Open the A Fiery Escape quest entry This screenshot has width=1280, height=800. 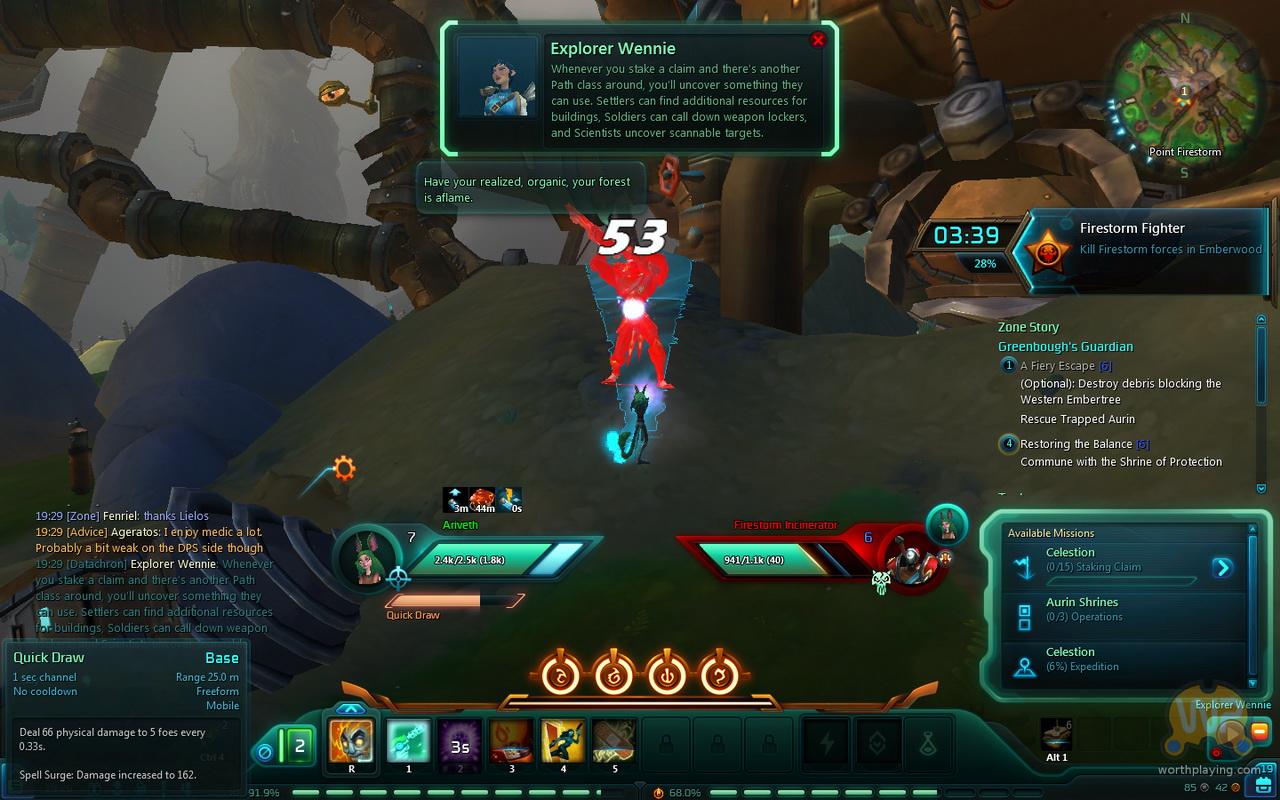[x=1058, y=366]
